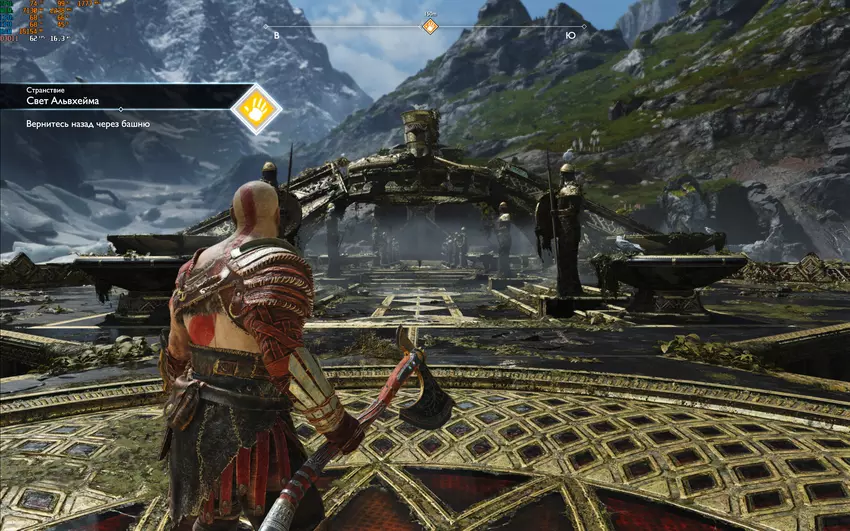
Task: Click the golden hand quest icon
Action: point(255,108)
